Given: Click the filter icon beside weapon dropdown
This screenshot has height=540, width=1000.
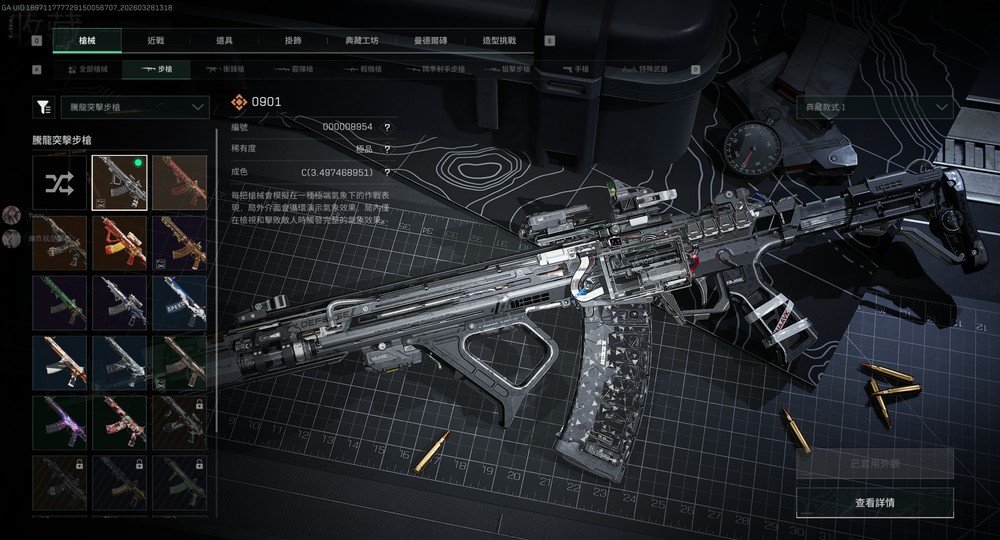Looking at the screenshot, I should coord(44,107).
